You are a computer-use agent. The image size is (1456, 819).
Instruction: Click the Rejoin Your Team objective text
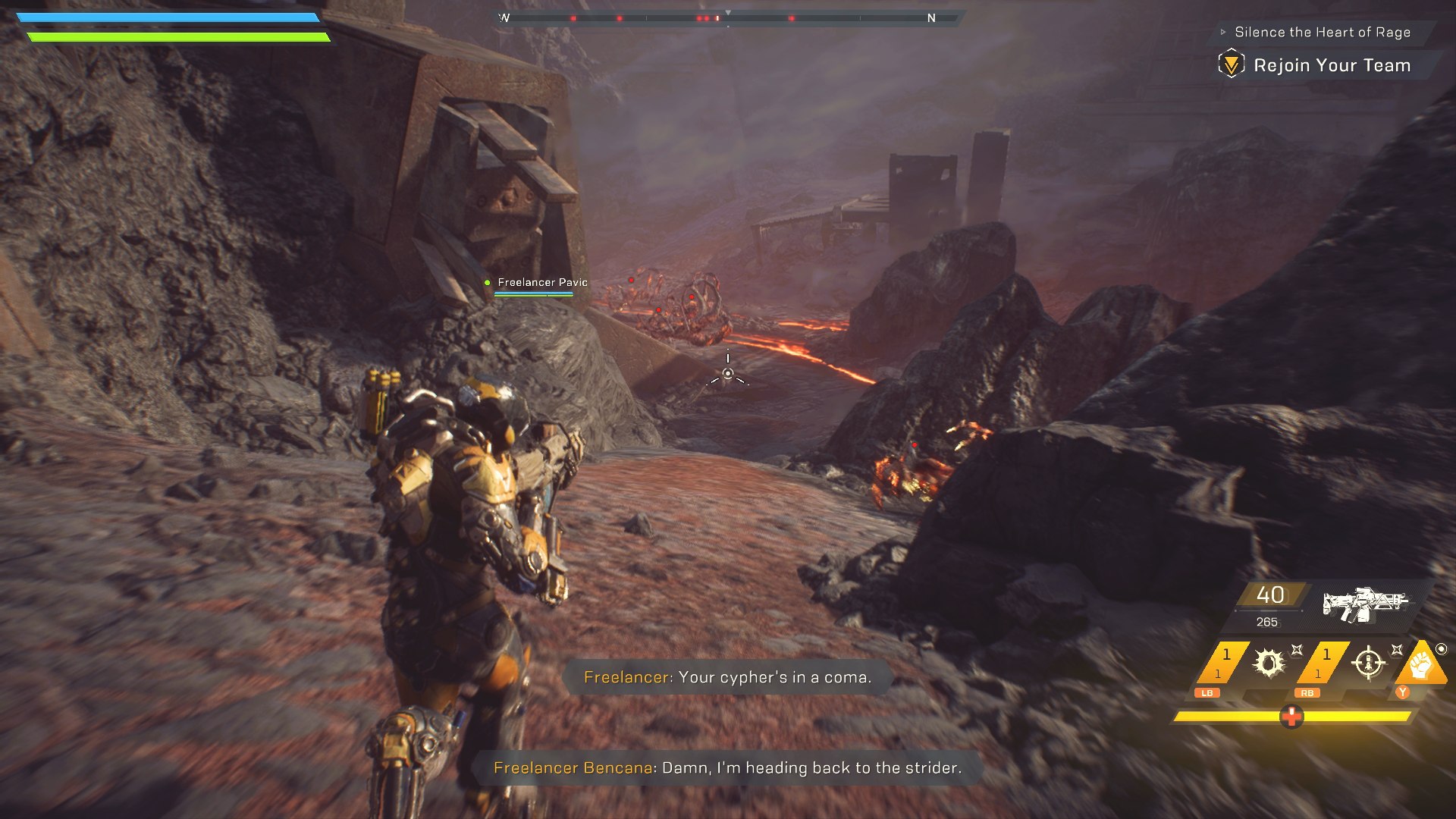pyautogui.click(x=1332, y=65)
